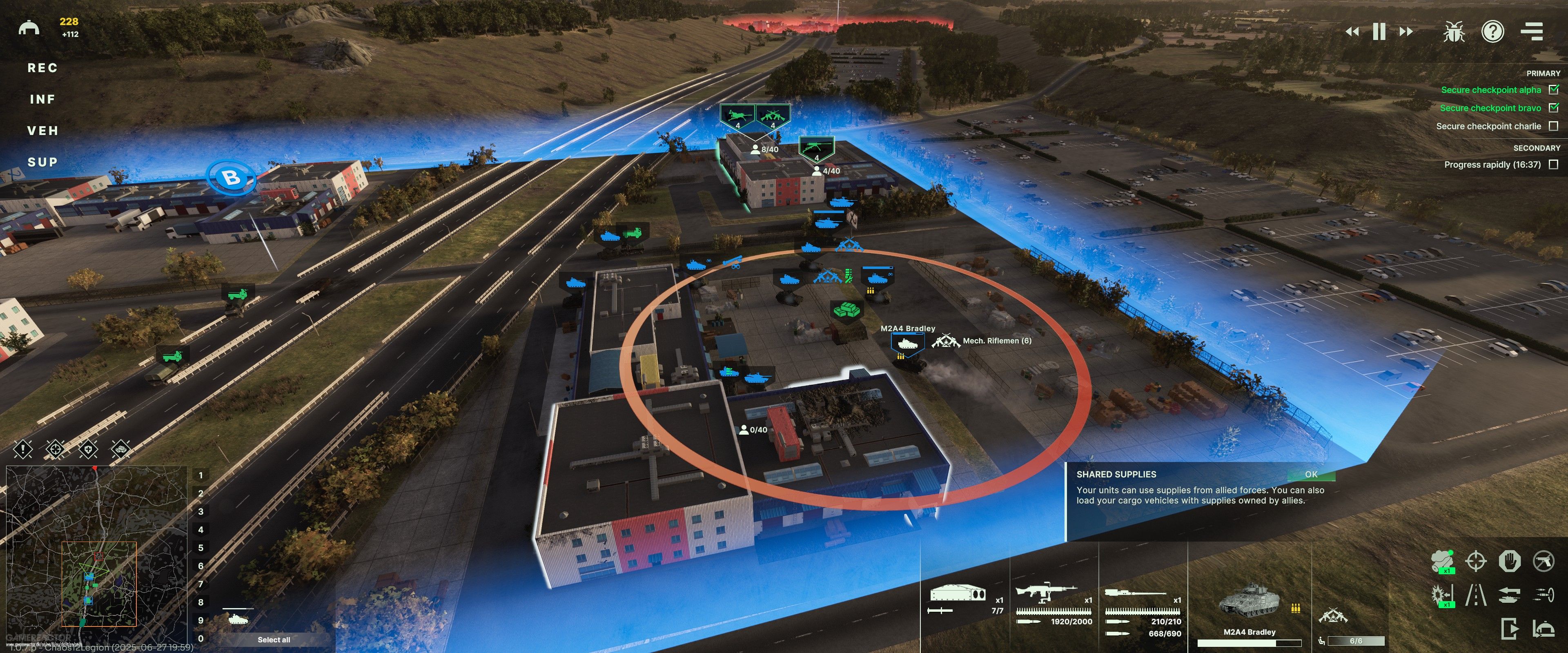Toggle the hold fire pistol icon

(1543, 560)
